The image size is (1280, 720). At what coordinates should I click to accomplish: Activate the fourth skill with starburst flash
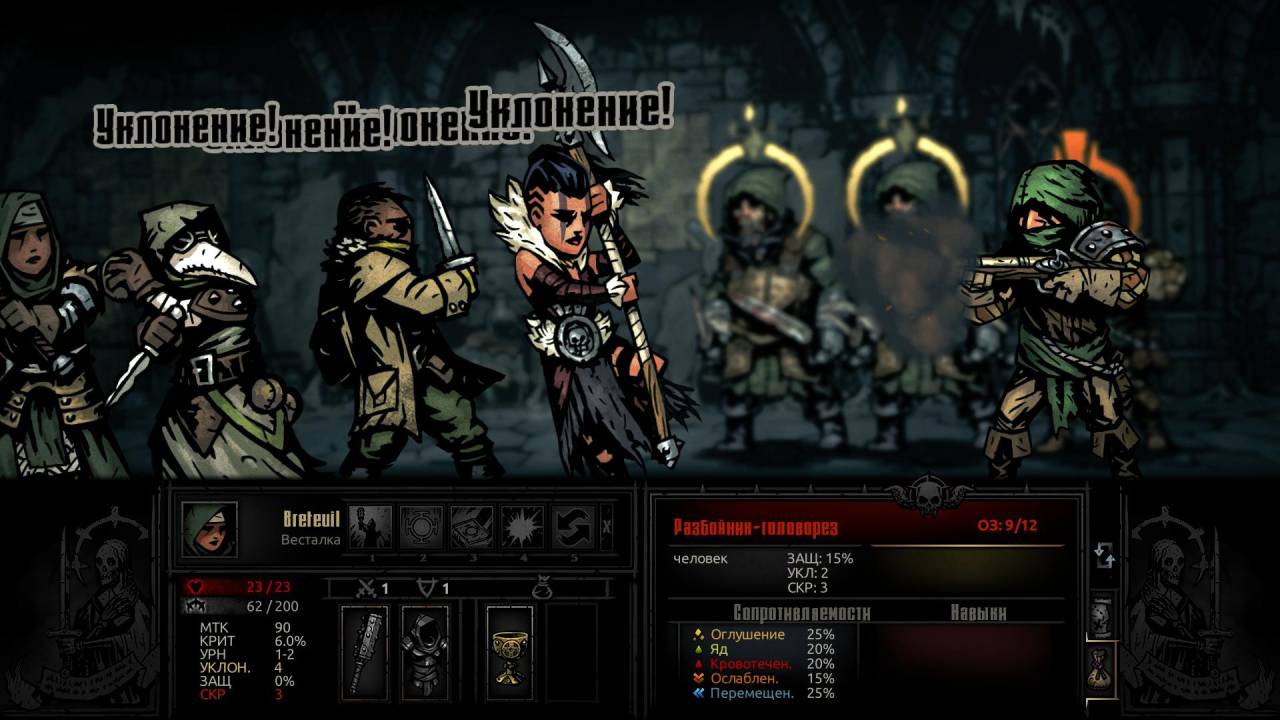tap(522, 527)
